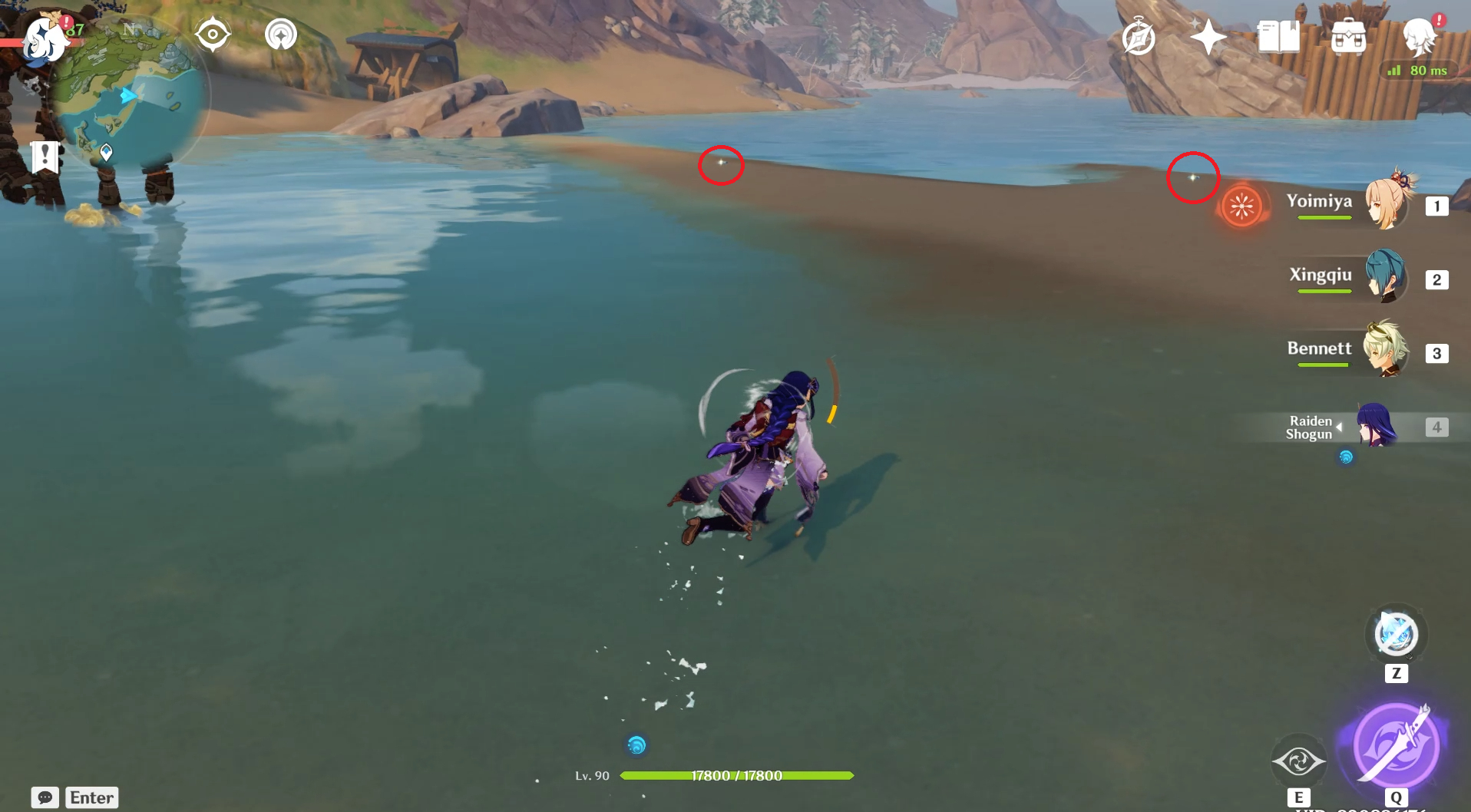Toggle the enemy alert indicator near Yoimiya
Viewport: 1471px width, 812px height.
(1242, 206)
